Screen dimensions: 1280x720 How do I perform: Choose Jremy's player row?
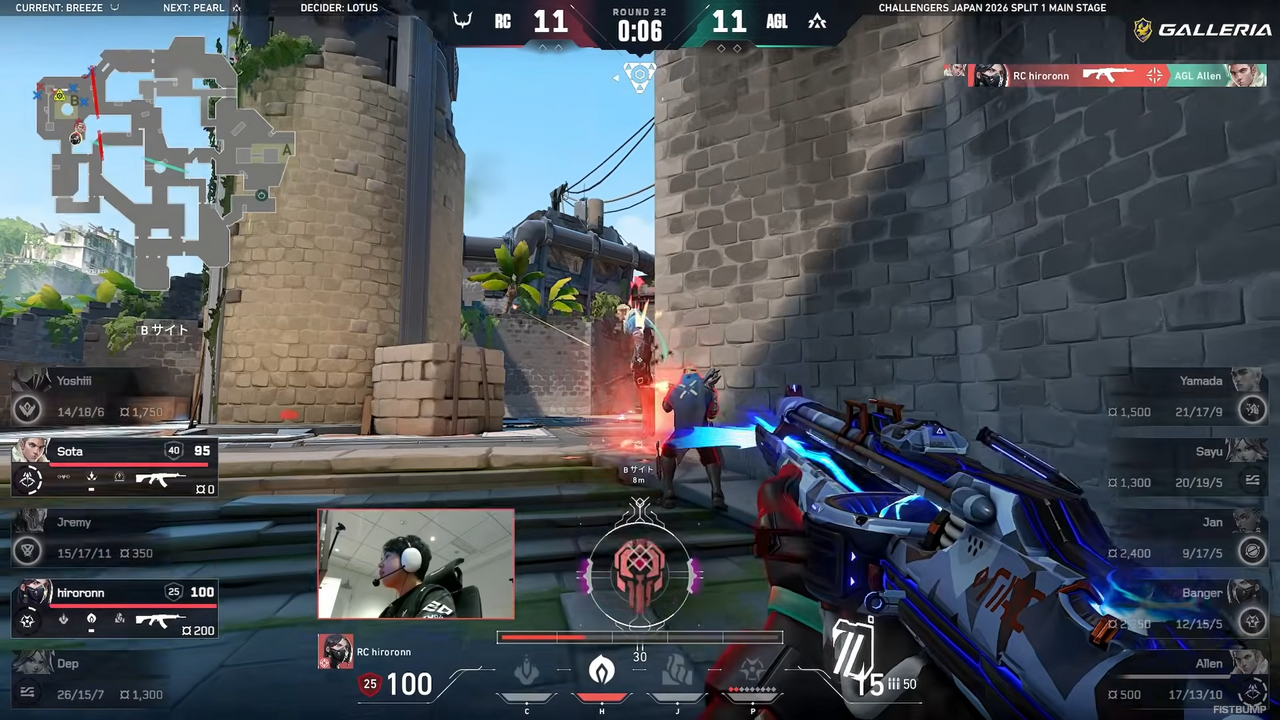(100, 538)
